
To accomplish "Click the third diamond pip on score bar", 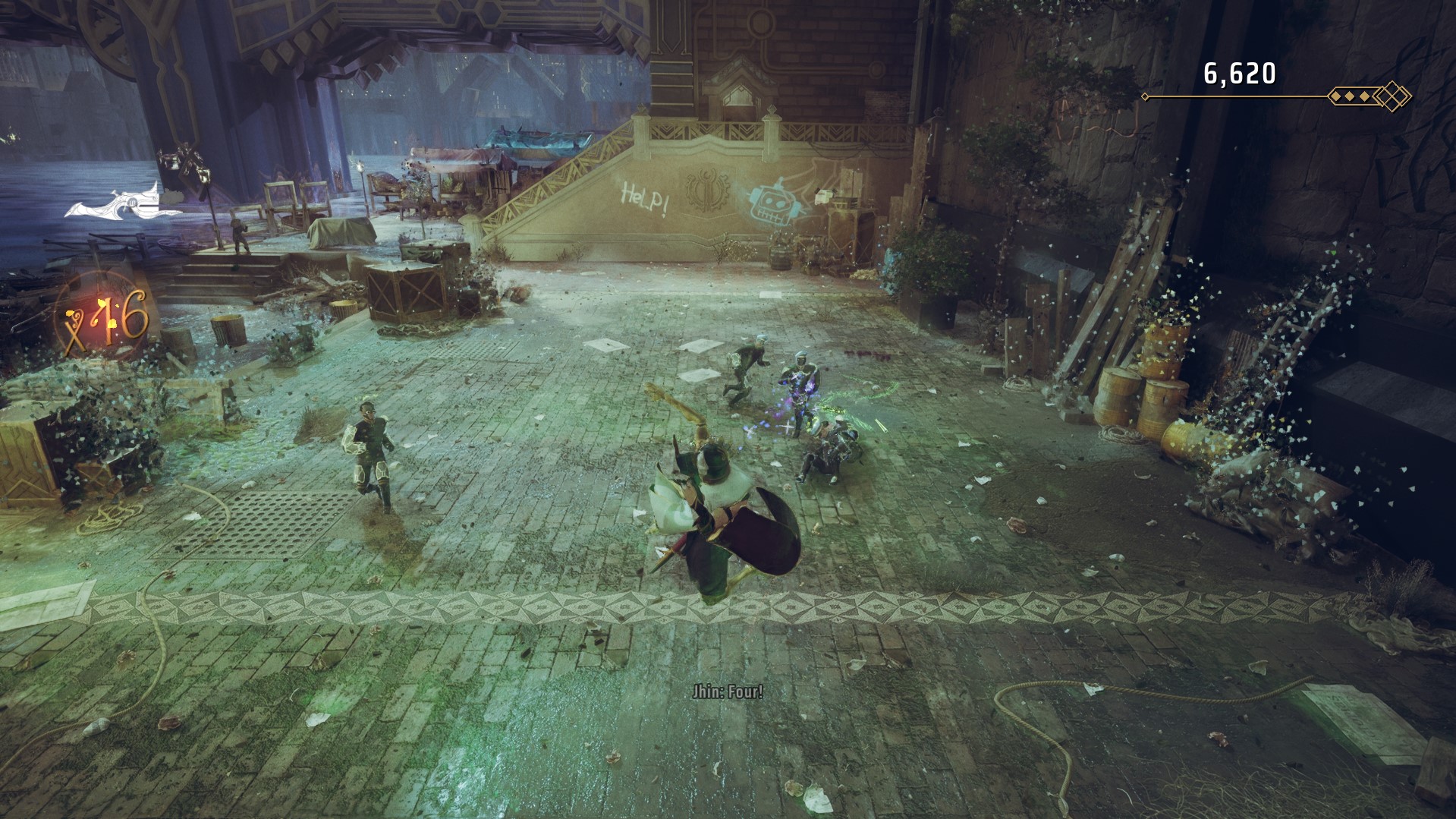I will pyautogui.click(x=1363, y=96).
